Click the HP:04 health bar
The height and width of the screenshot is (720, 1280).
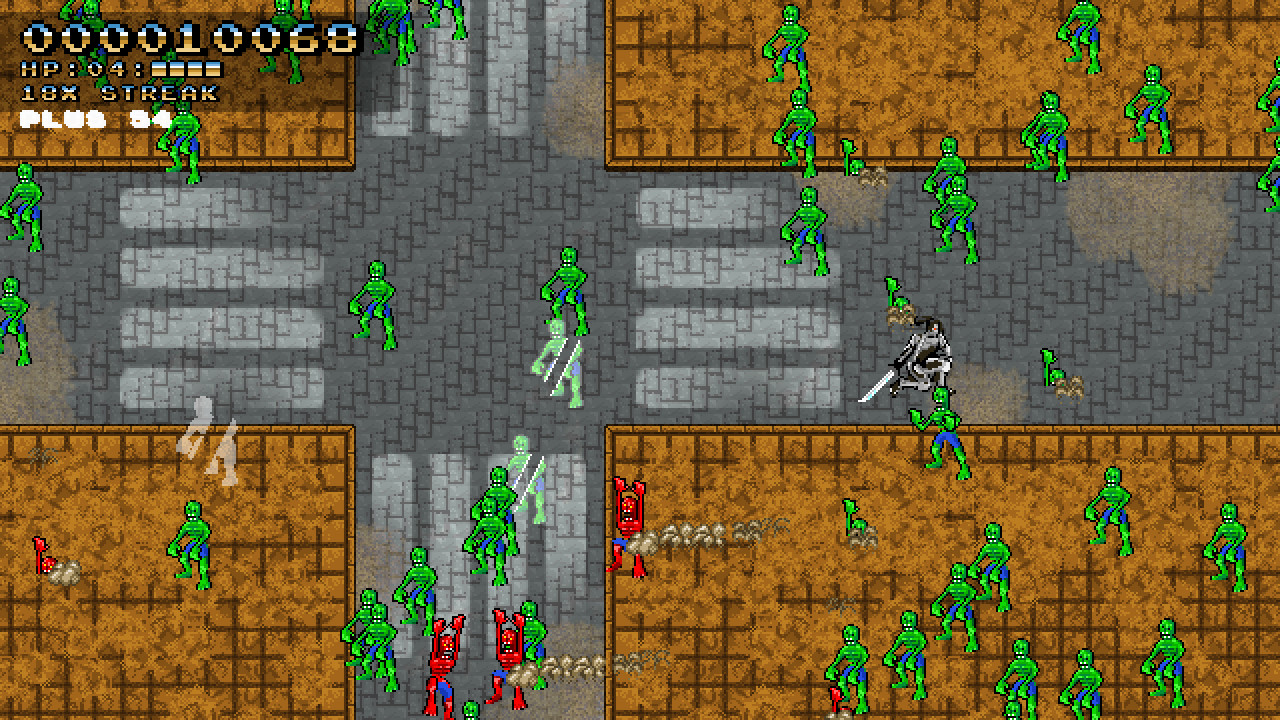(x=110, y=68)
